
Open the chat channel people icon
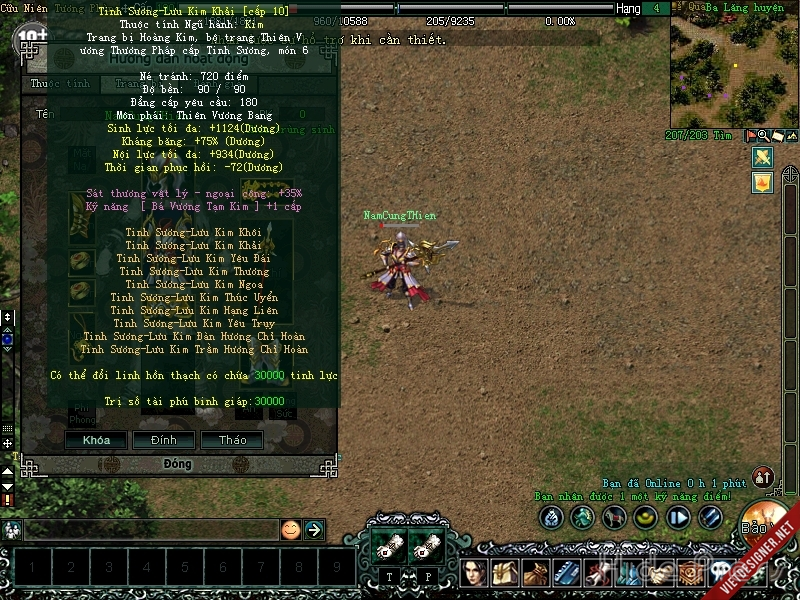click(x=13, y=530)
